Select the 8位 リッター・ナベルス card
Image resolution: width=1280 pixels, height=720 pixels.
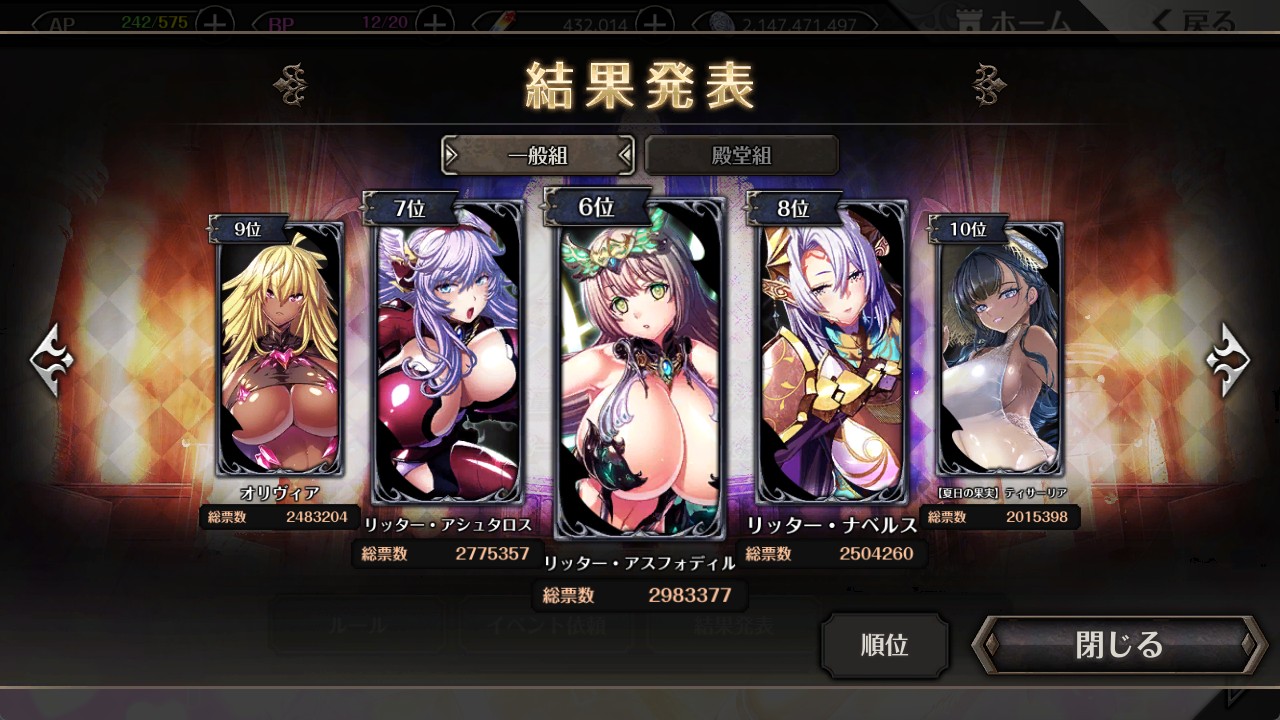(832, 355)
